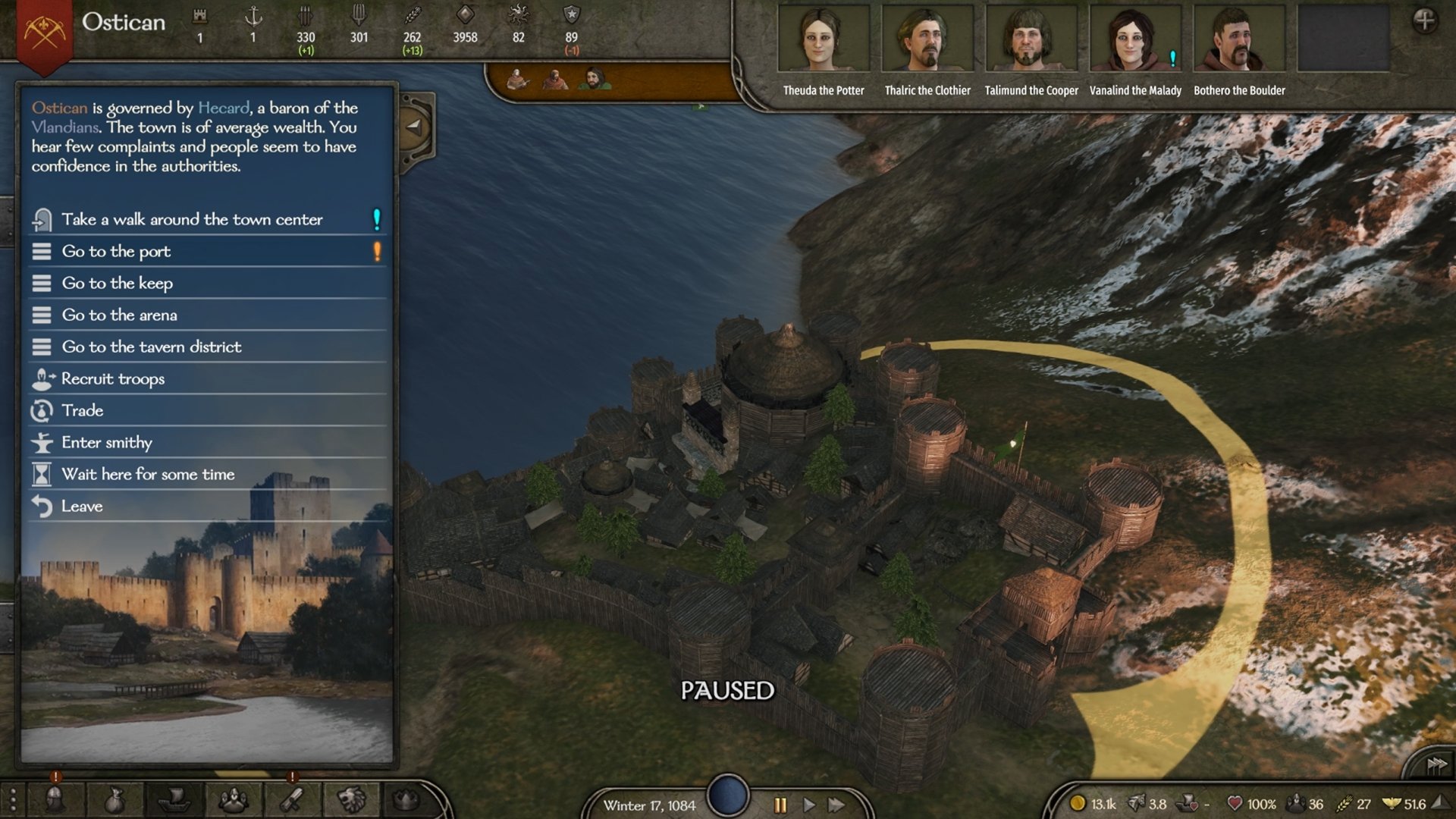Open the Trade option
This screenshot has width=1456, height=819.
(x=83, y=411)
